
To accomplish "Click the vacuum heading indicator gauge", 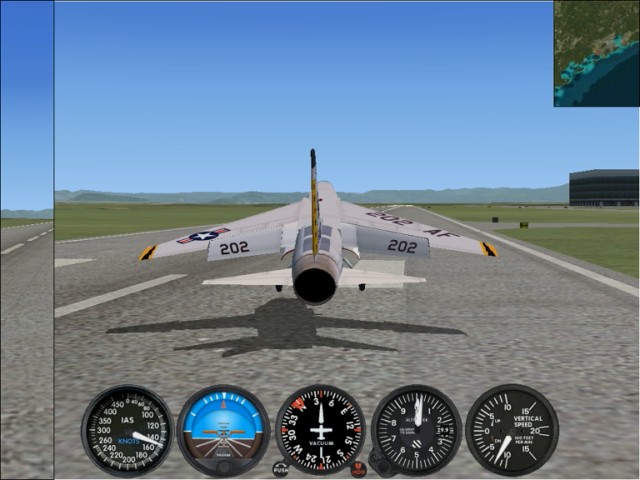I will tap(320, 431).
